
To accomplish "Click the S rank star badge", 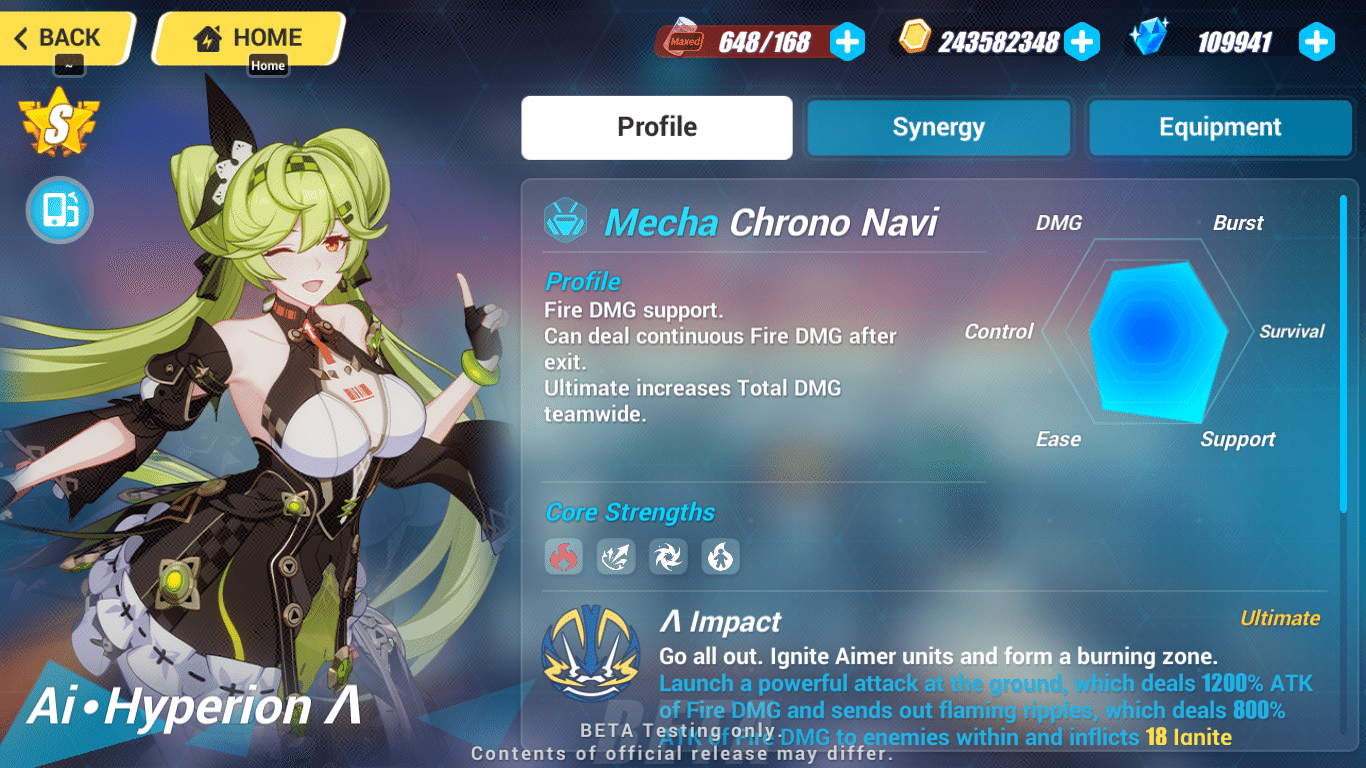I will tap(57, 122).
